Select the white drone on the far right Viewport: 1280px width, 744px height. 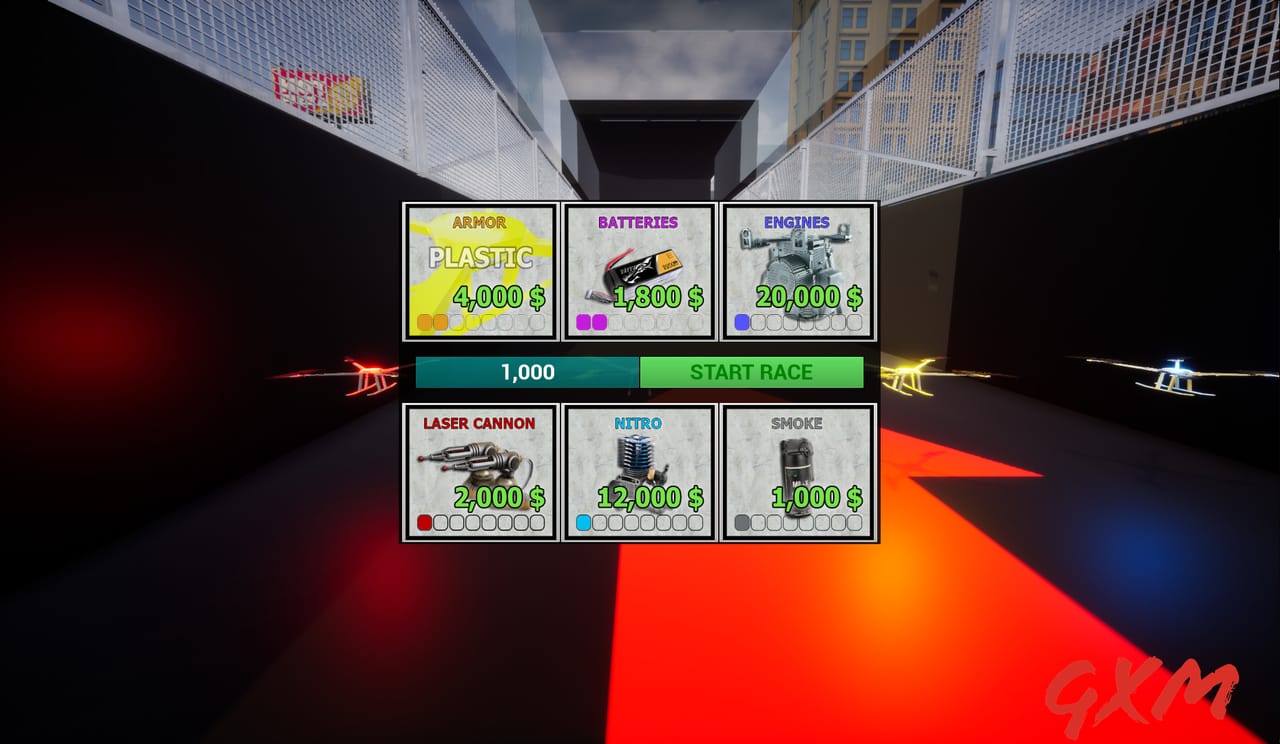point(1173,374)
